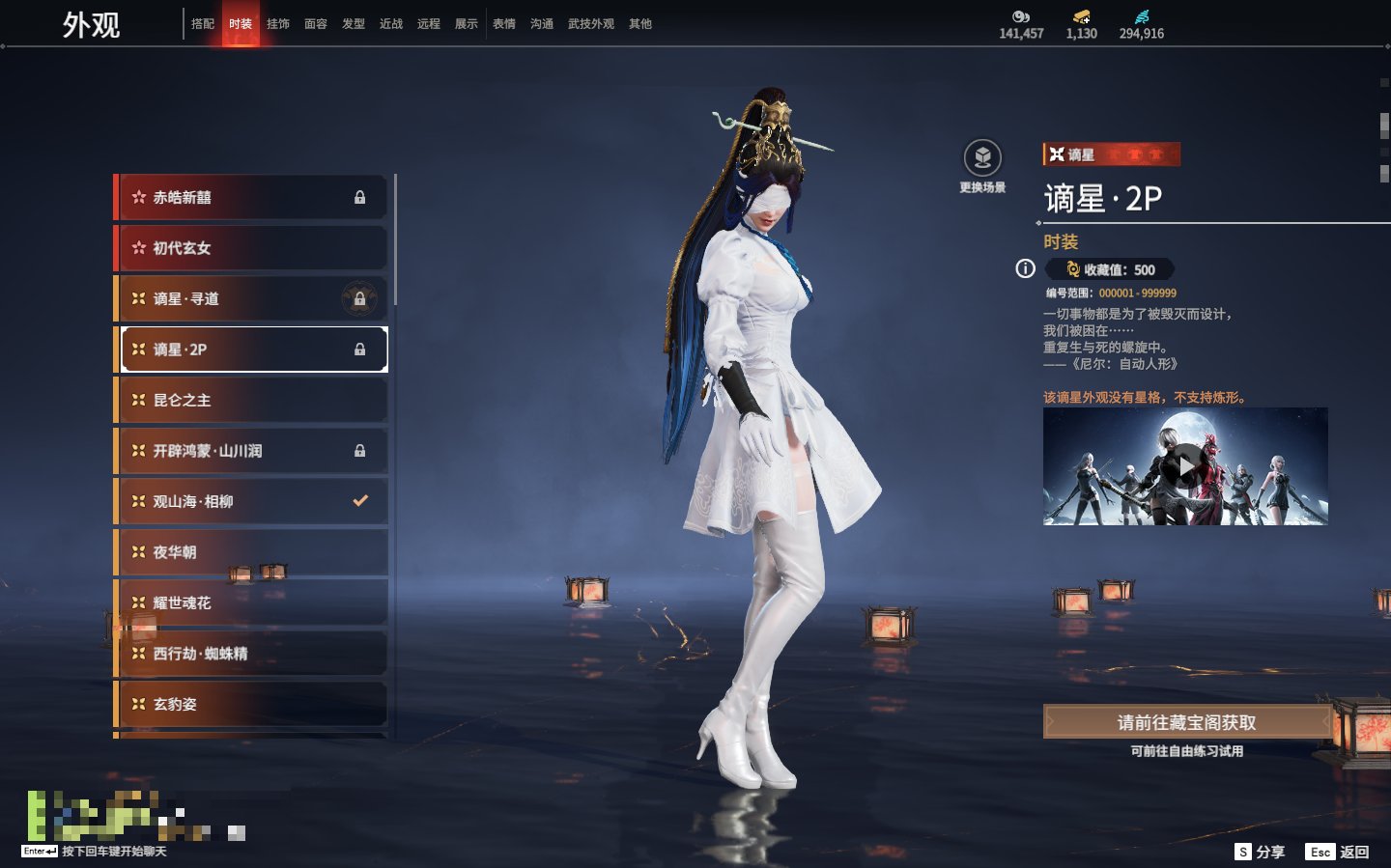This screenshot has height=868, width=1391.
Task: Select the 面容 category tab
Action: [x=316, y=24]
